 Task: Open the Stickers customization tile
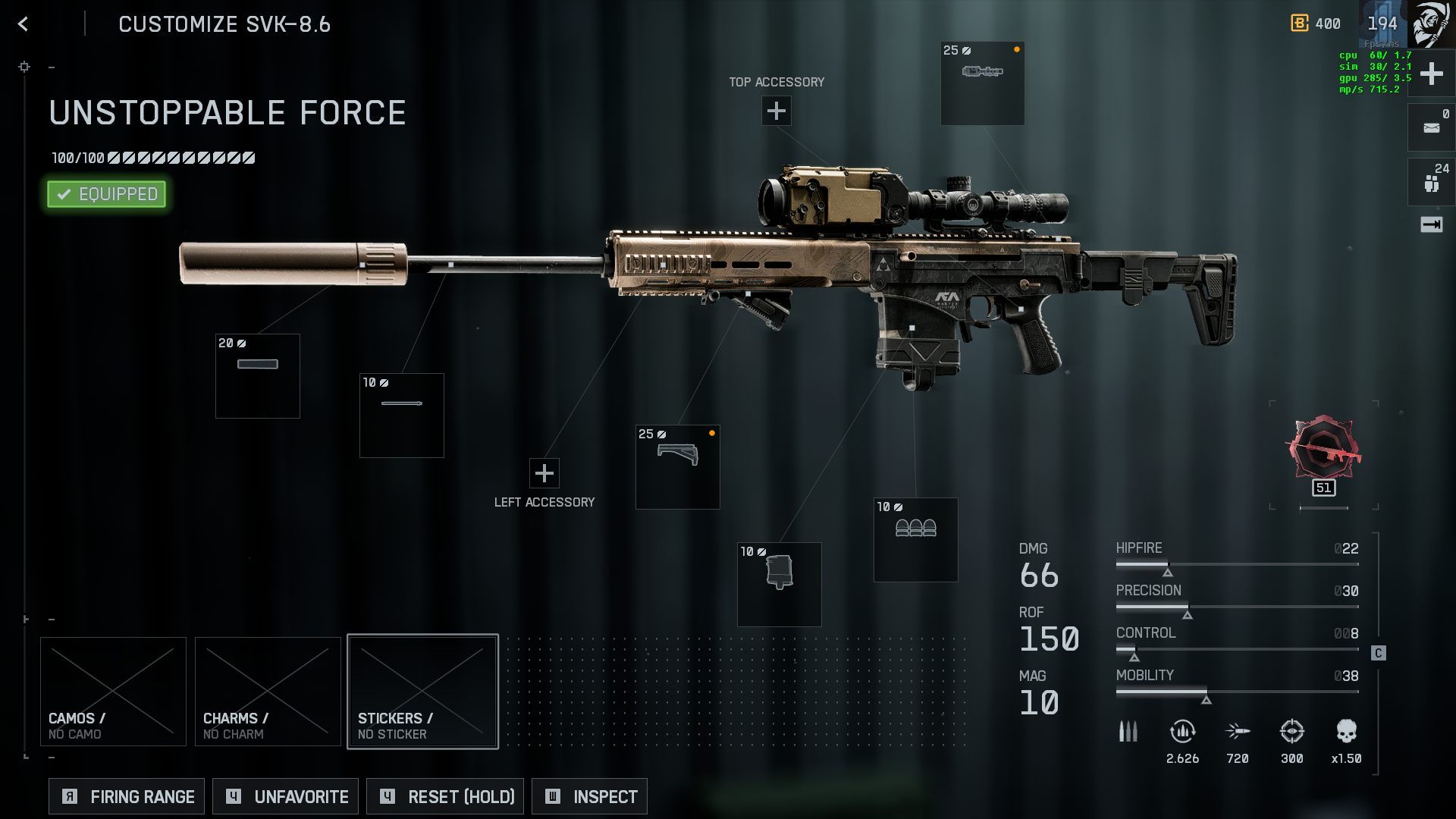pos(422,692)
